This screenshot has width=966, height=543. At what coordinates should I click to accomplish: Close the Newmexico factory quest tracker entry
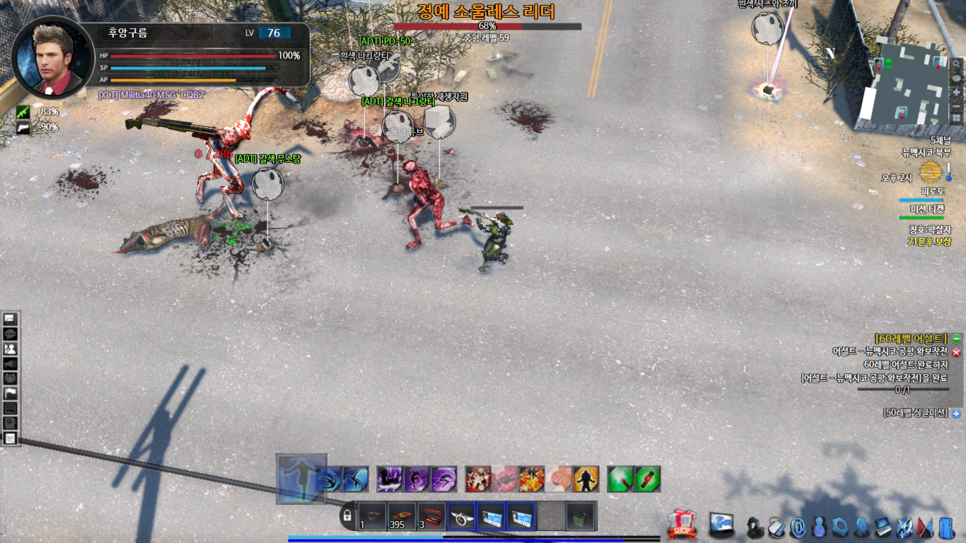pos(956,352)
